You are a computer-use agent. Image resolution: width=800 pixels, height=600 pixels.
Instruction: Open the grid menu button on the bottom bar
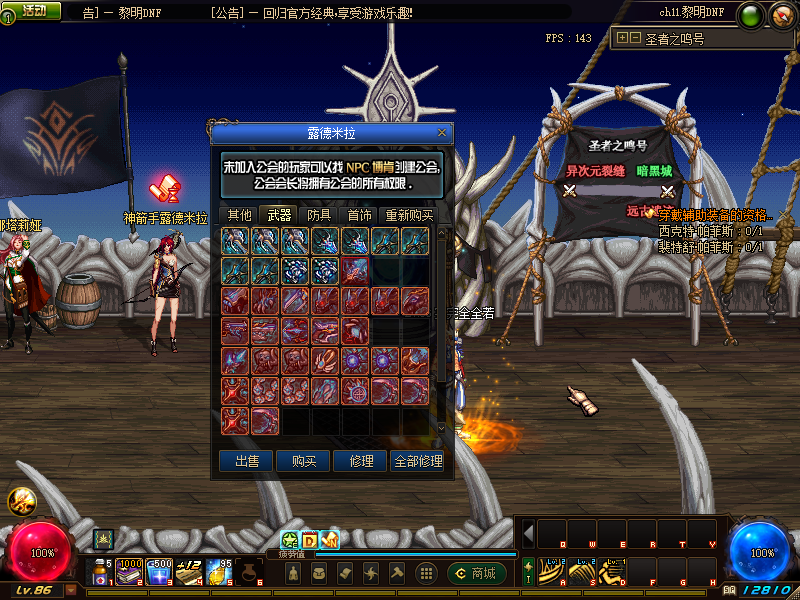tap(426, 573)
